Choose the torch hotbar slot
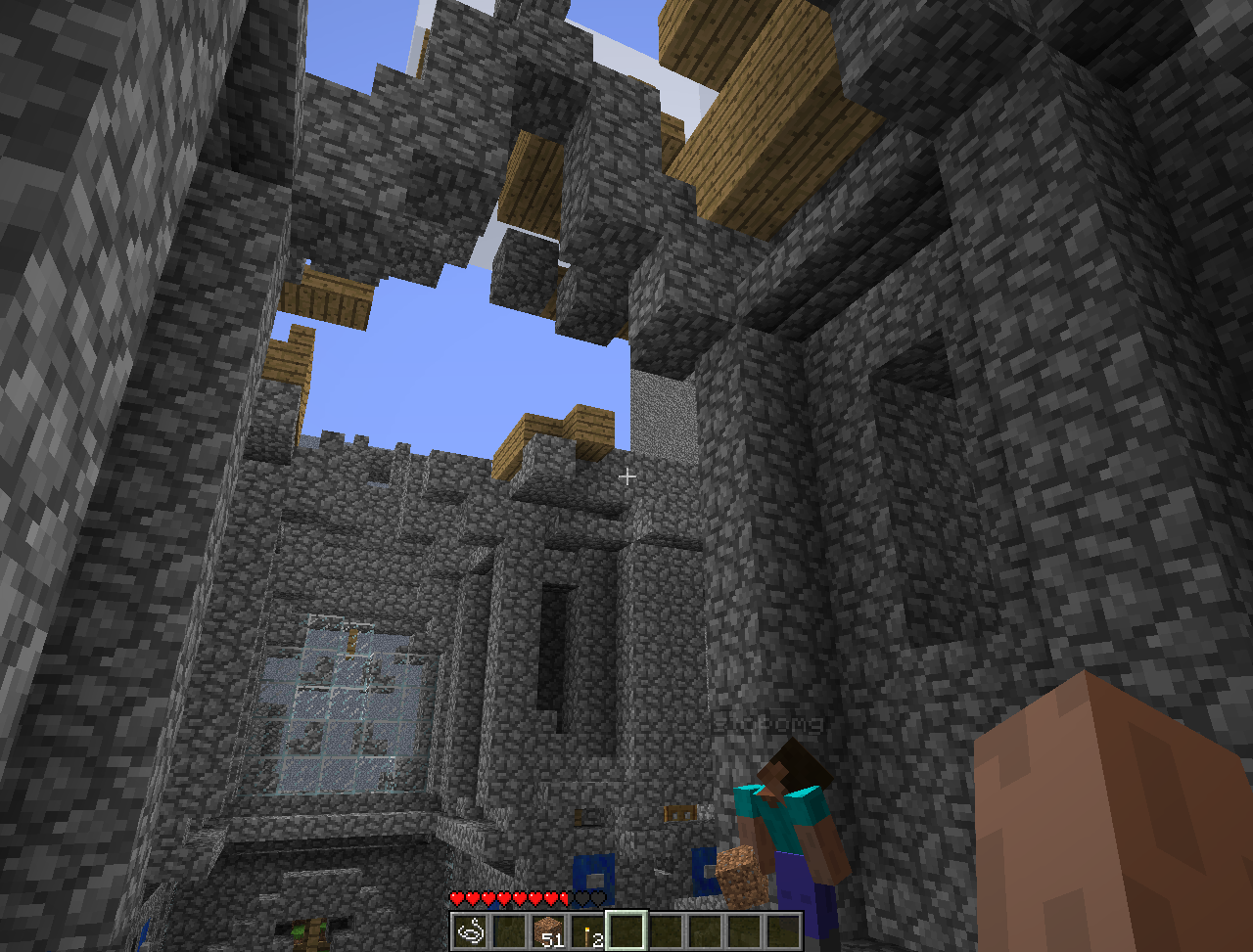 (x=587, y=931)
